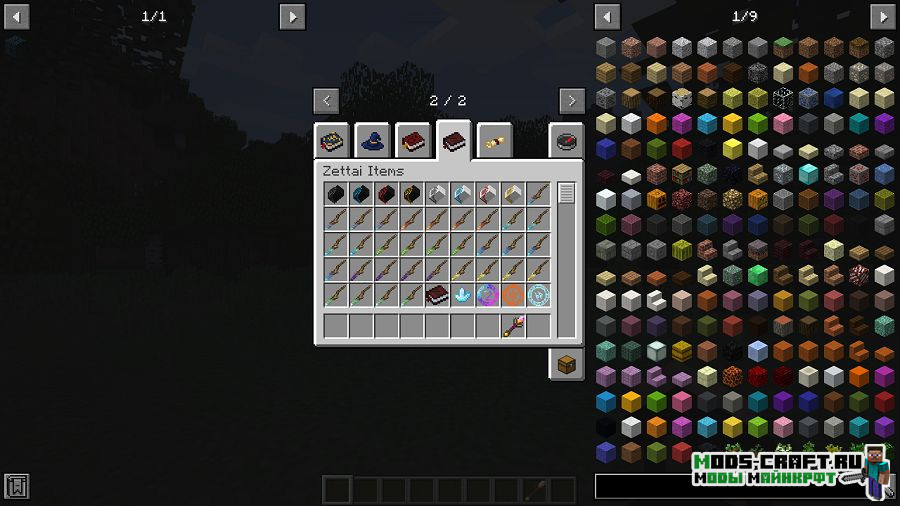The image size is (900, 506).
Task: Take the staff from the hotbar row
Action: [x=513, y=326]
